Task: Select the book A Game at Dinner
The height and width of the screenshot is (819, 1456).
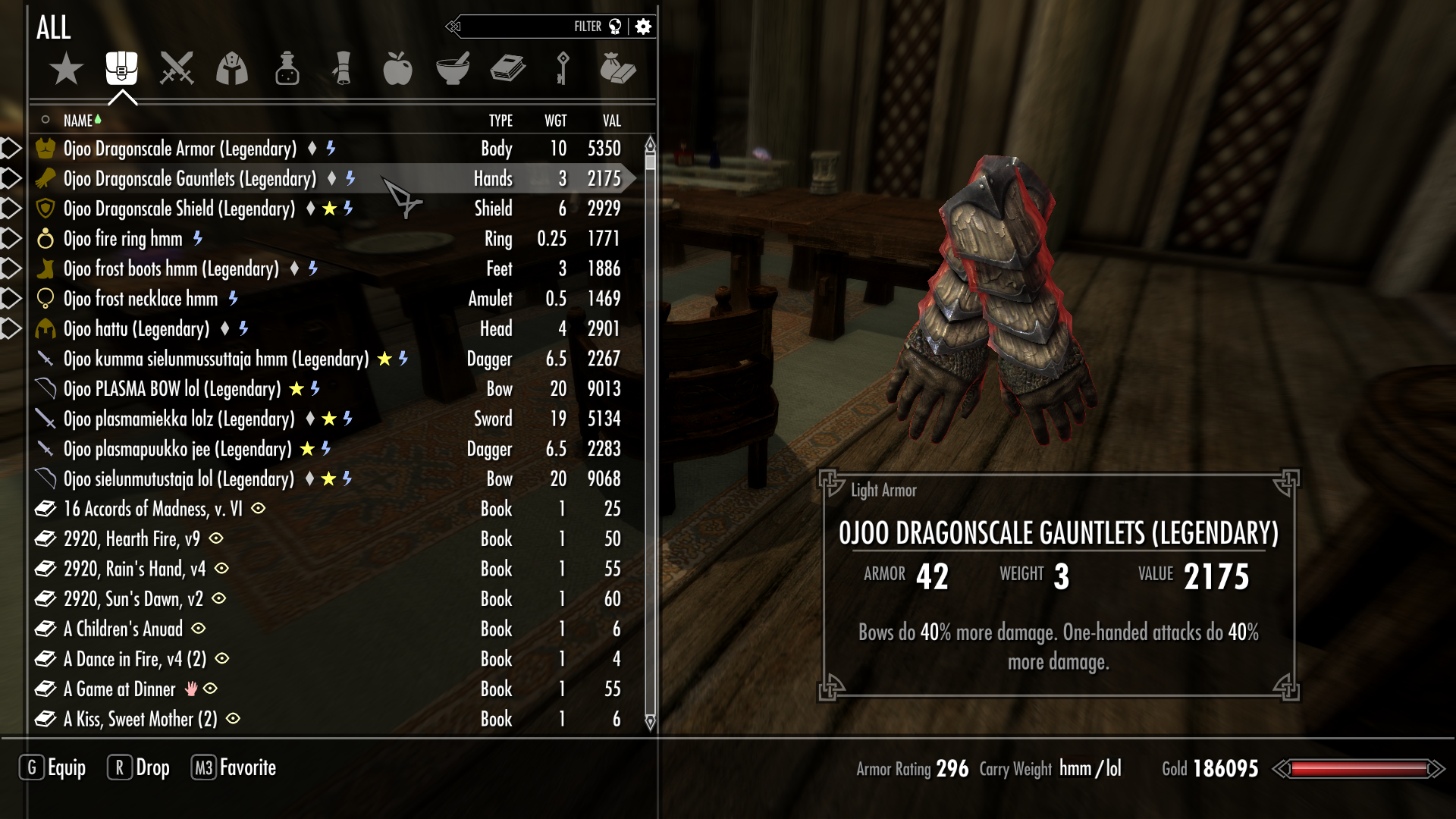Action: (119, 689)
